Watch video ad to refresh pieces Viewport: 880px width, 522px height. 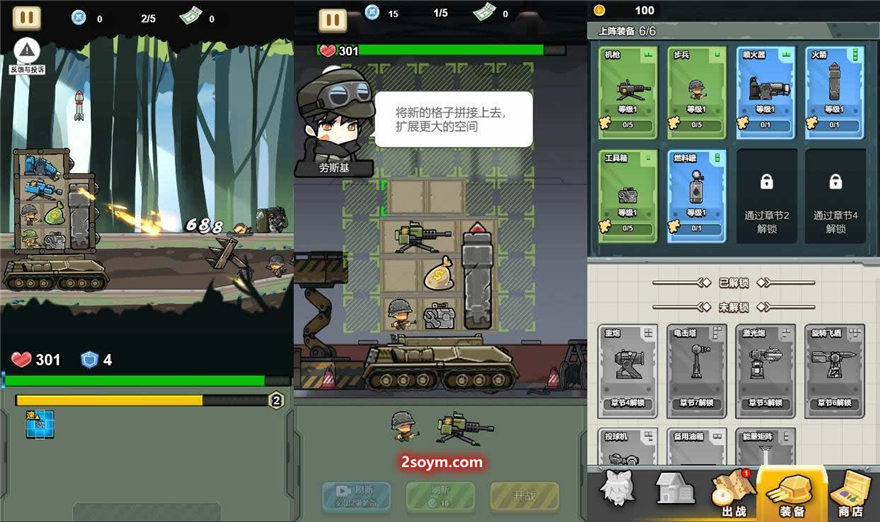[355, 494]
